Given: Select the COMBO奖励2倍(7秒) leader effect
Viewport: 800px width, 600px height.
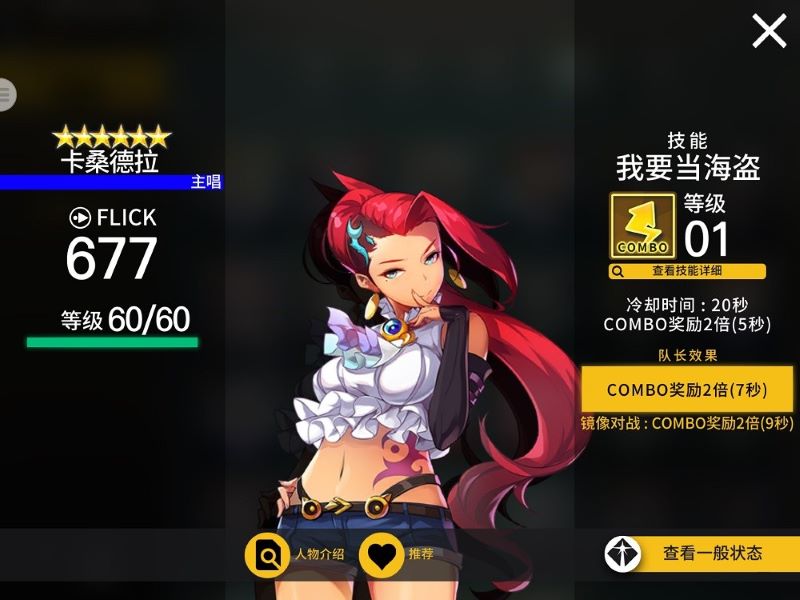Looking at the screenshot, I should pyautogui.click(x=687, y=389).
